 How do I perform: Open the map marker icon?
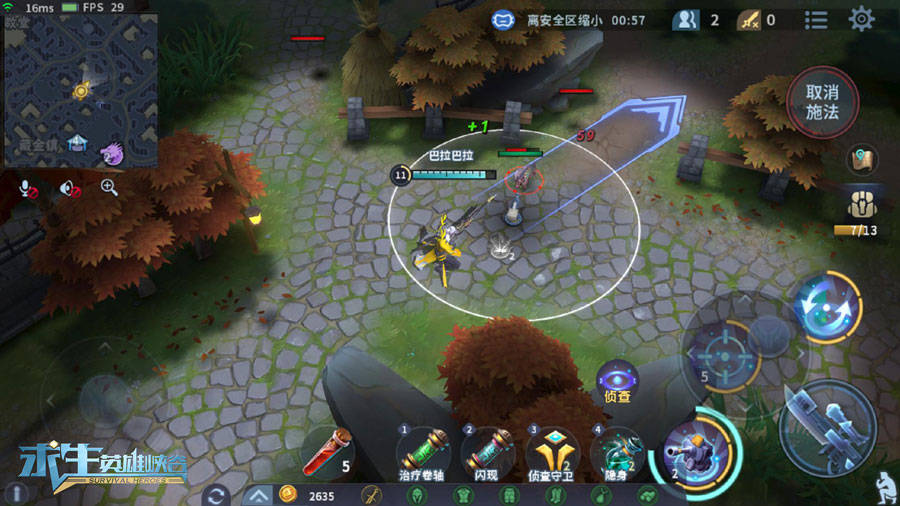862,159
